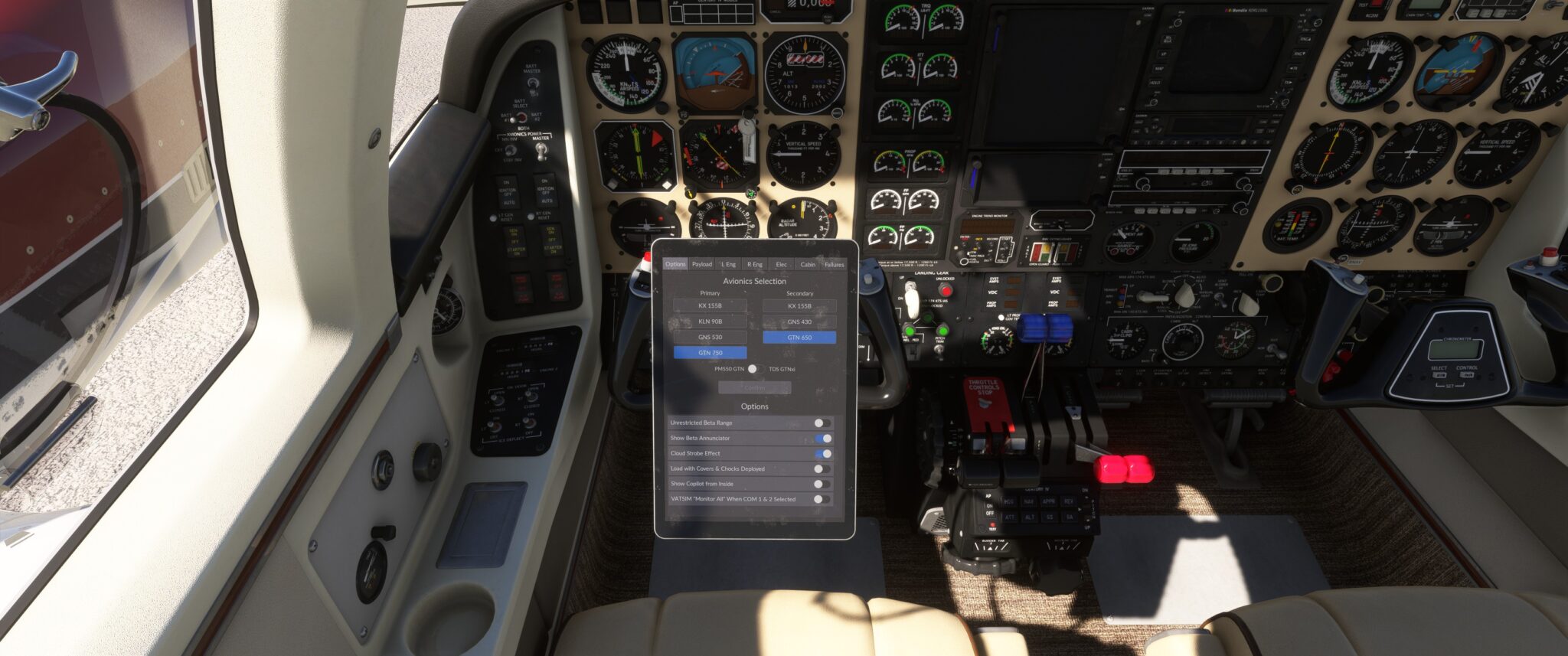1568x656 pixels.
Task: Flip the Avionics Power Master switch
Action: point(541,150)
